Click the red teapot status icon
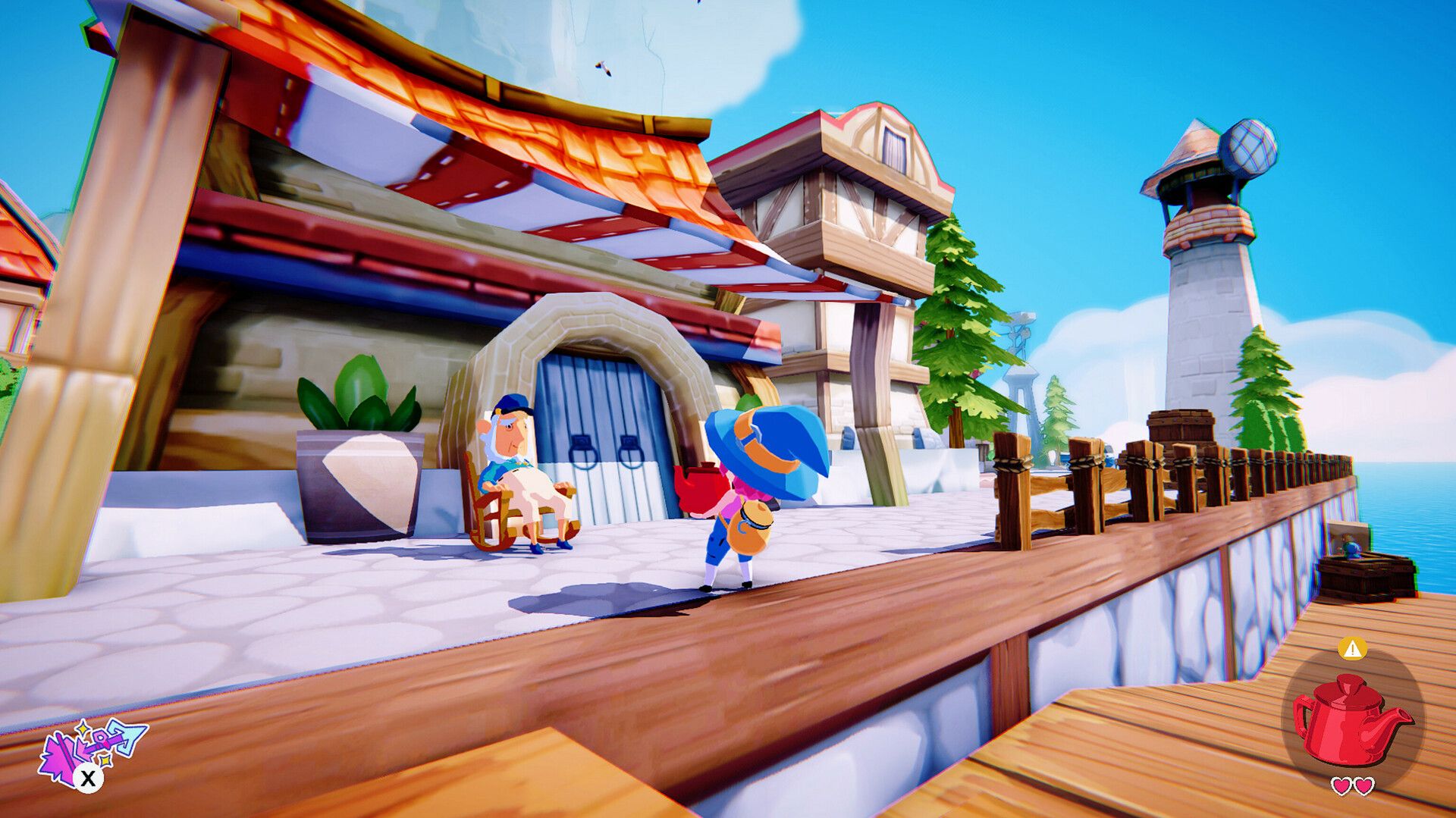The height and width of the screenshot is (818, 1456). 1351,722
